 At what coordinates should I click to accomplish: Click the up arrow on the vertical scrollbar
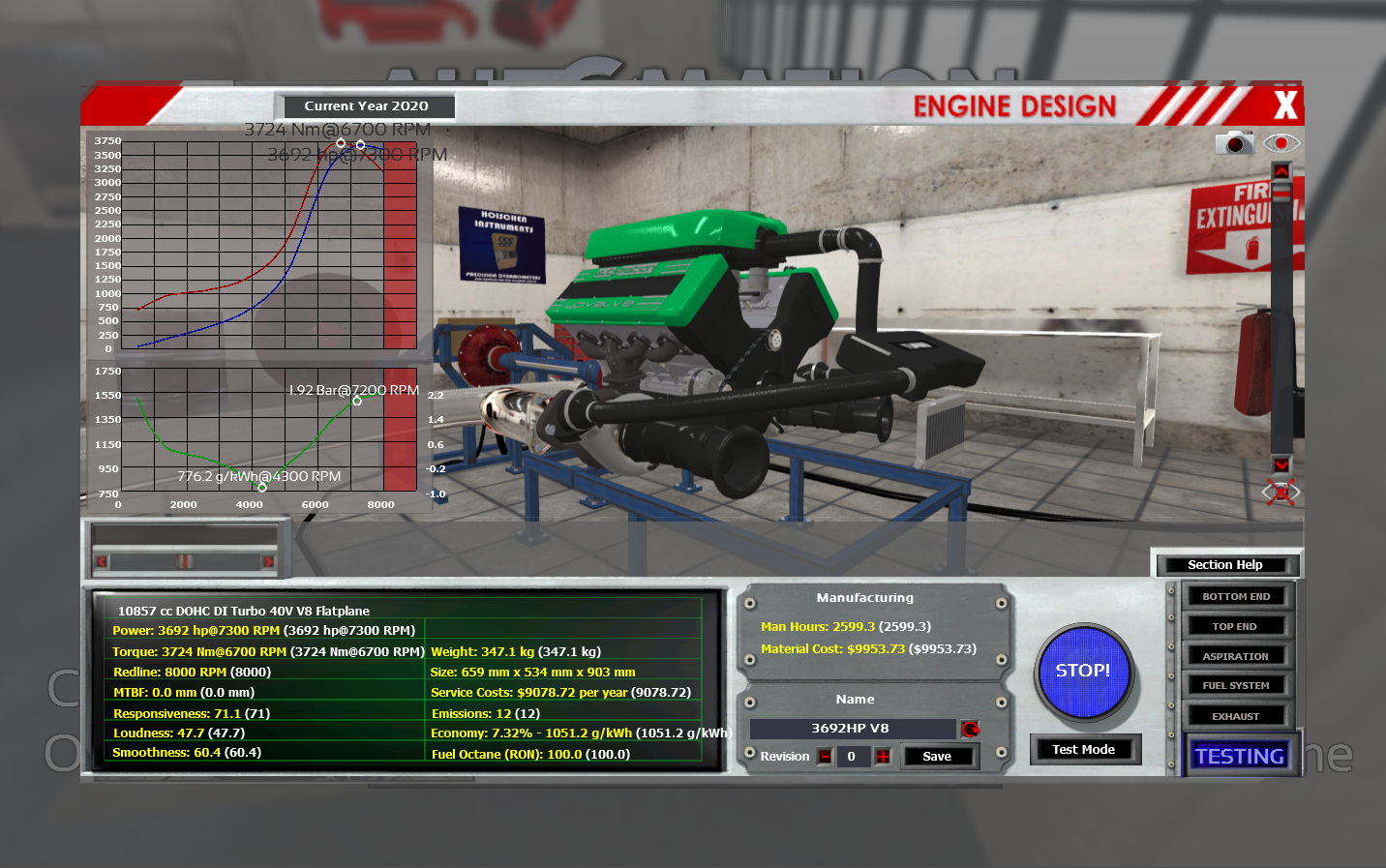coord(1281,171)
